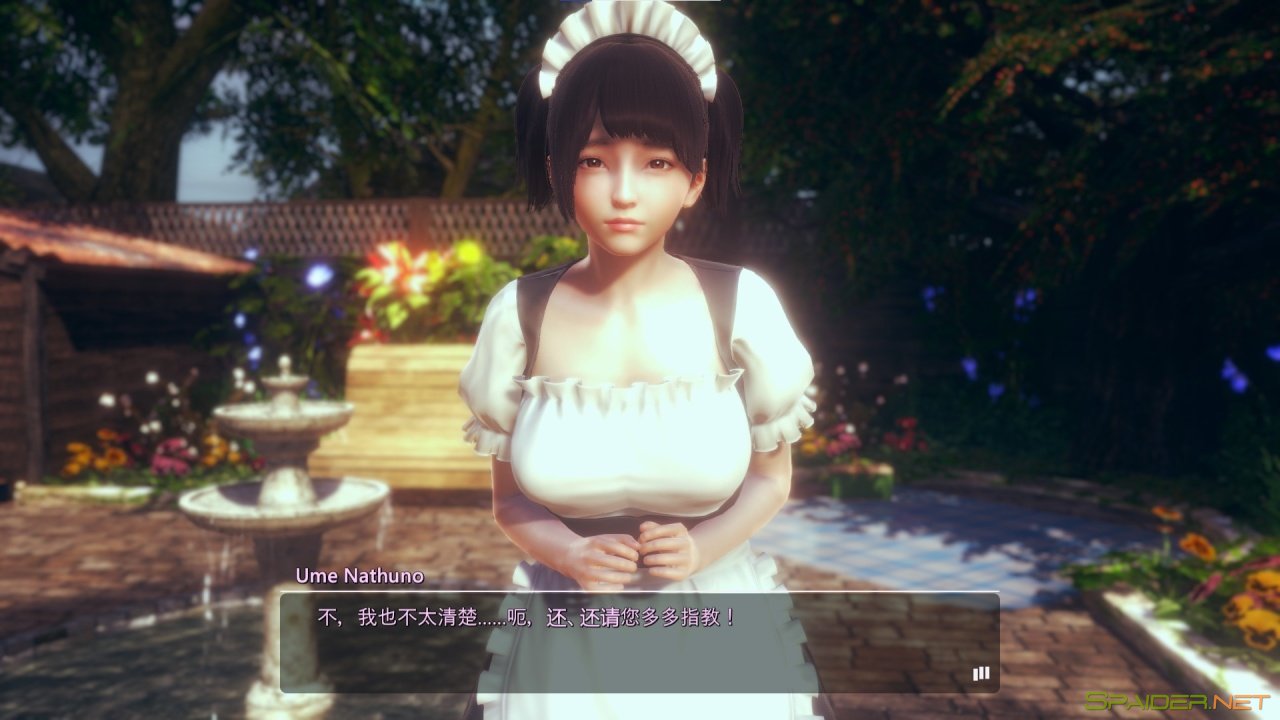Click the Ume Nathuno name label
The image size is (1280, 720).
click(360, 576)
